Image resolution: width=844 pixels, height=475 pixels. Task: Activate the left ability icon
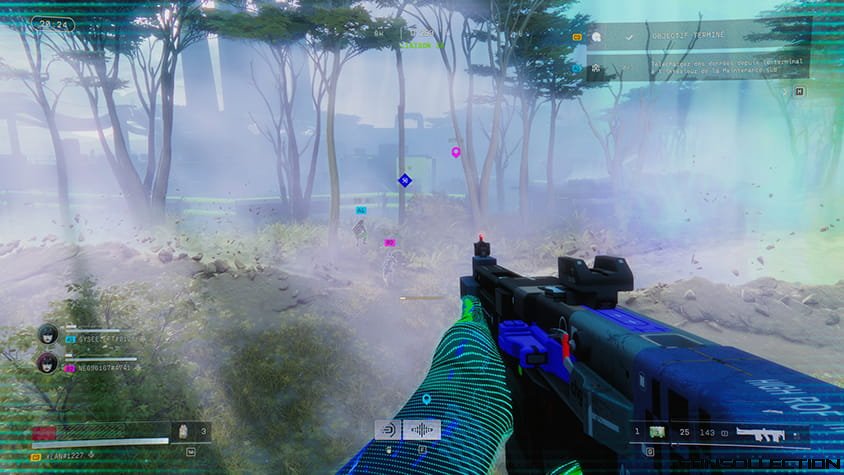point(387,429)
